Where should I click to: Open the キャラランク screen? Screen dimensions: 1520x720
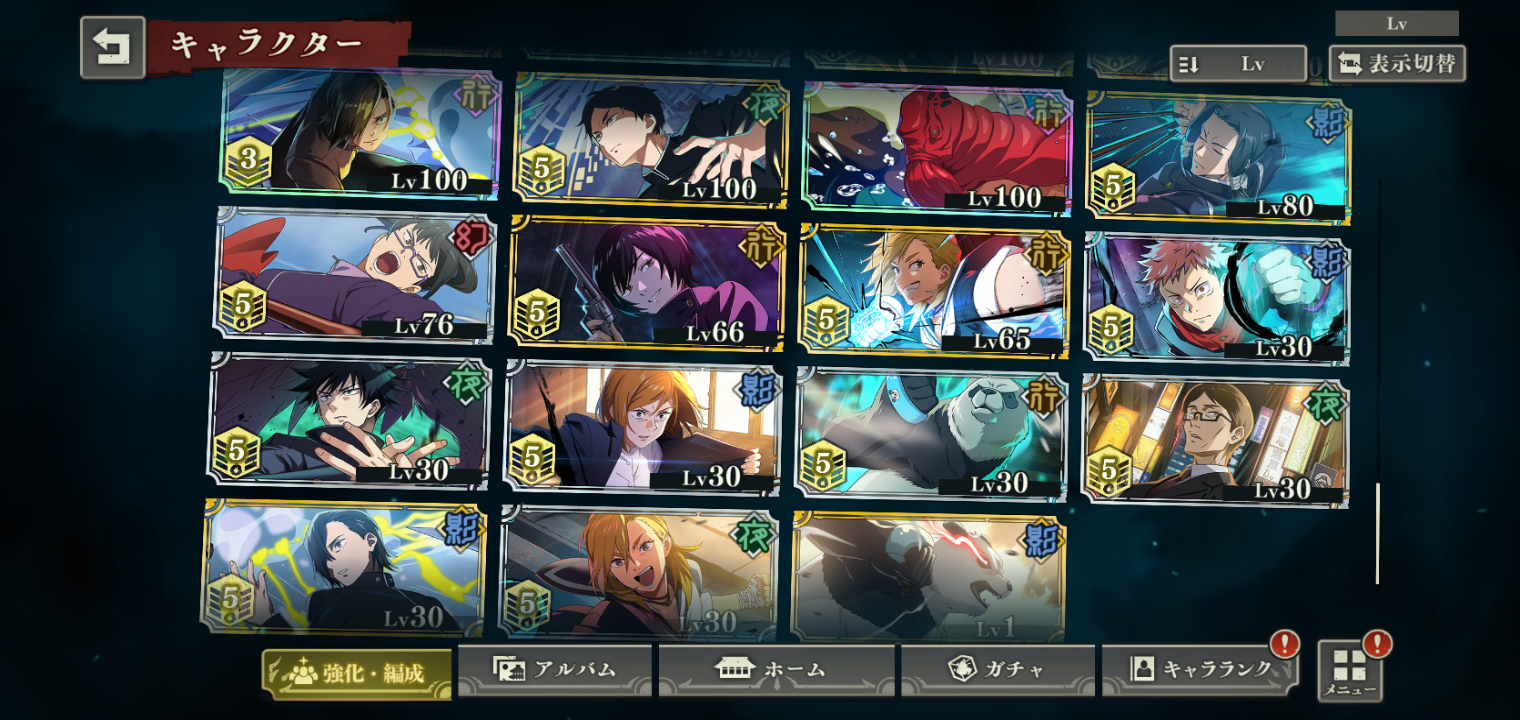point(1199,670)
